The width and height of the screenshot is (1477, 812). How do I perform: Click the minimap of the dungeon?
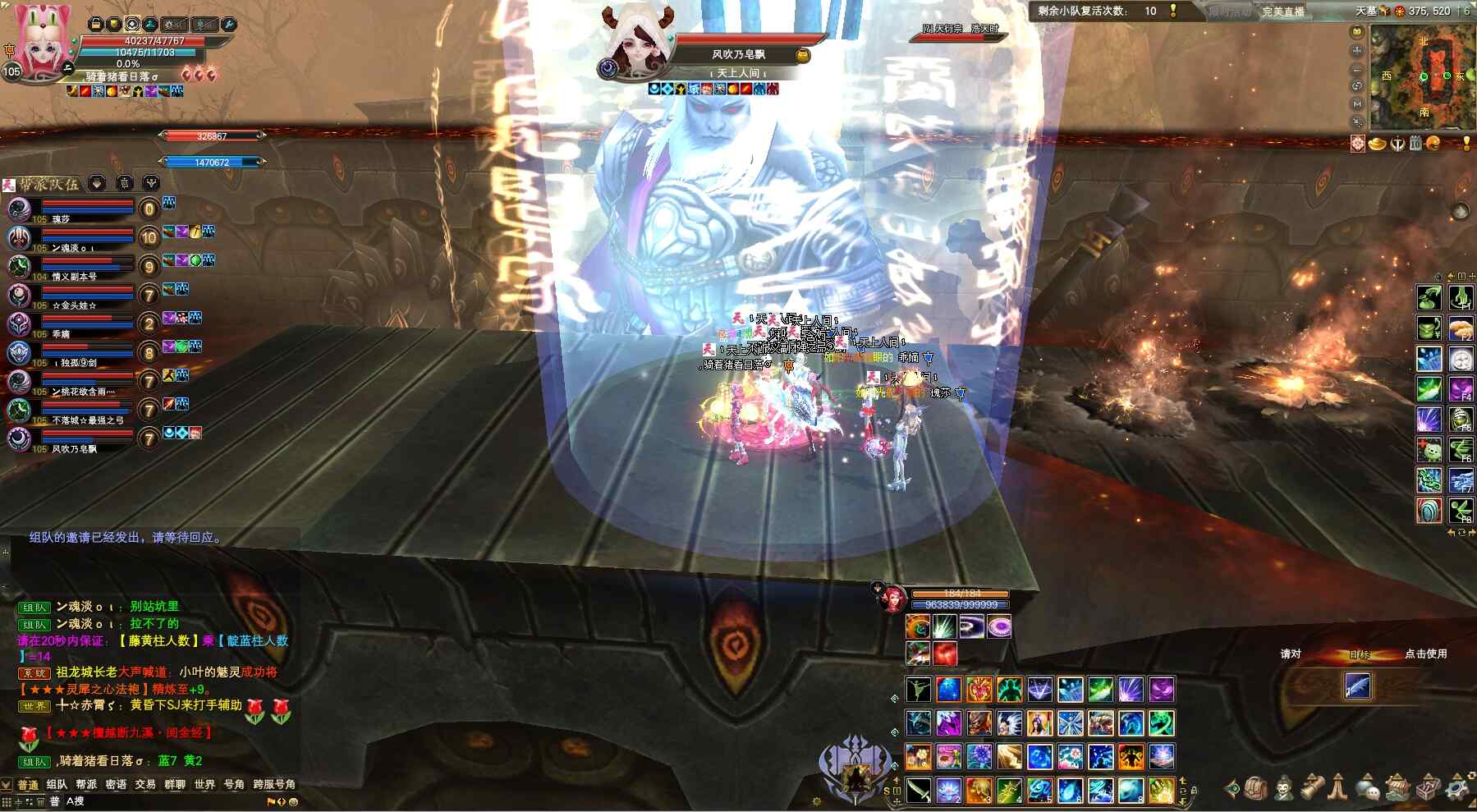point(1422,76)
